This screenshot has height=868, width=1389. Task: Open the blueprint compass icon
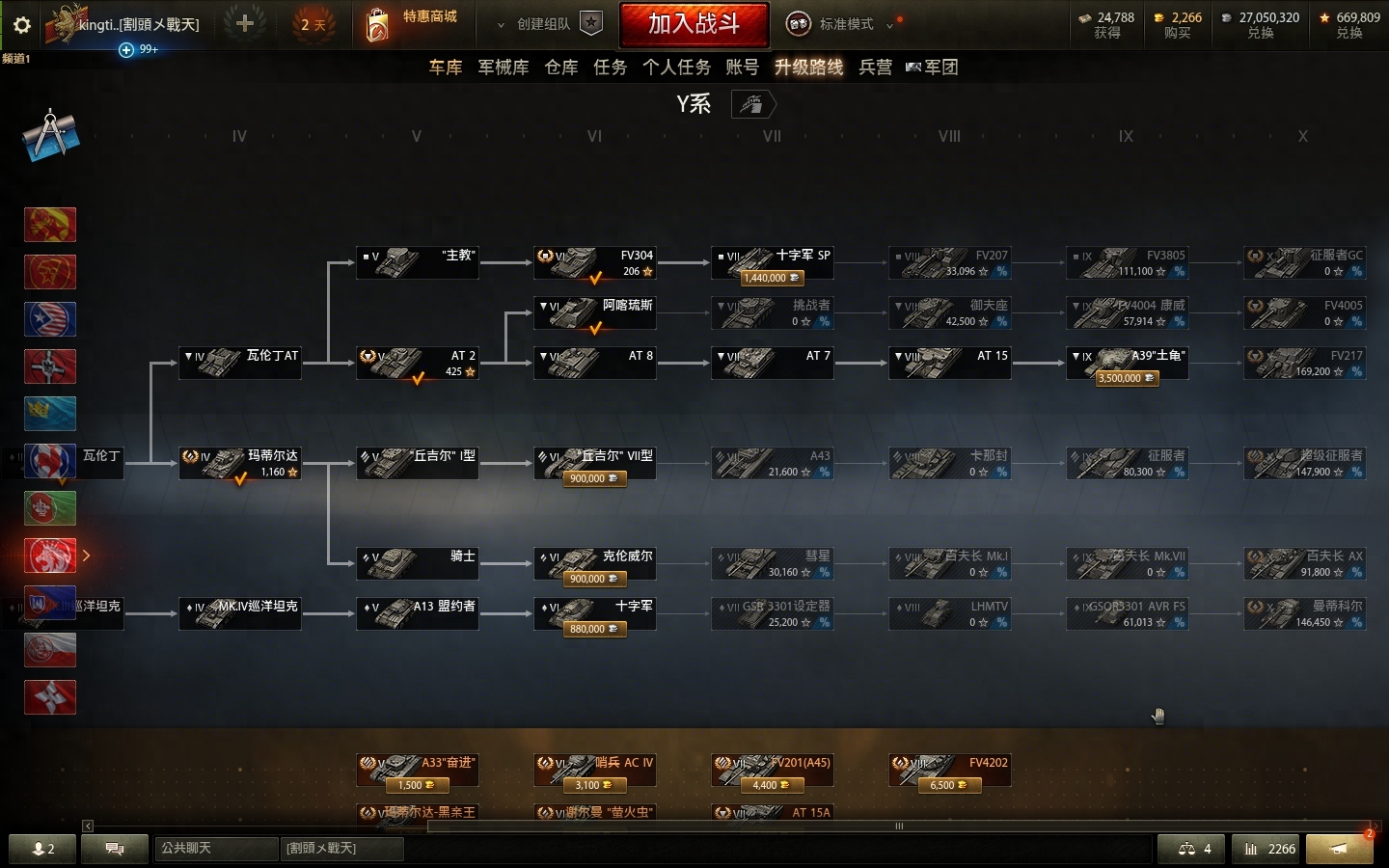click(x=50, y=136)
